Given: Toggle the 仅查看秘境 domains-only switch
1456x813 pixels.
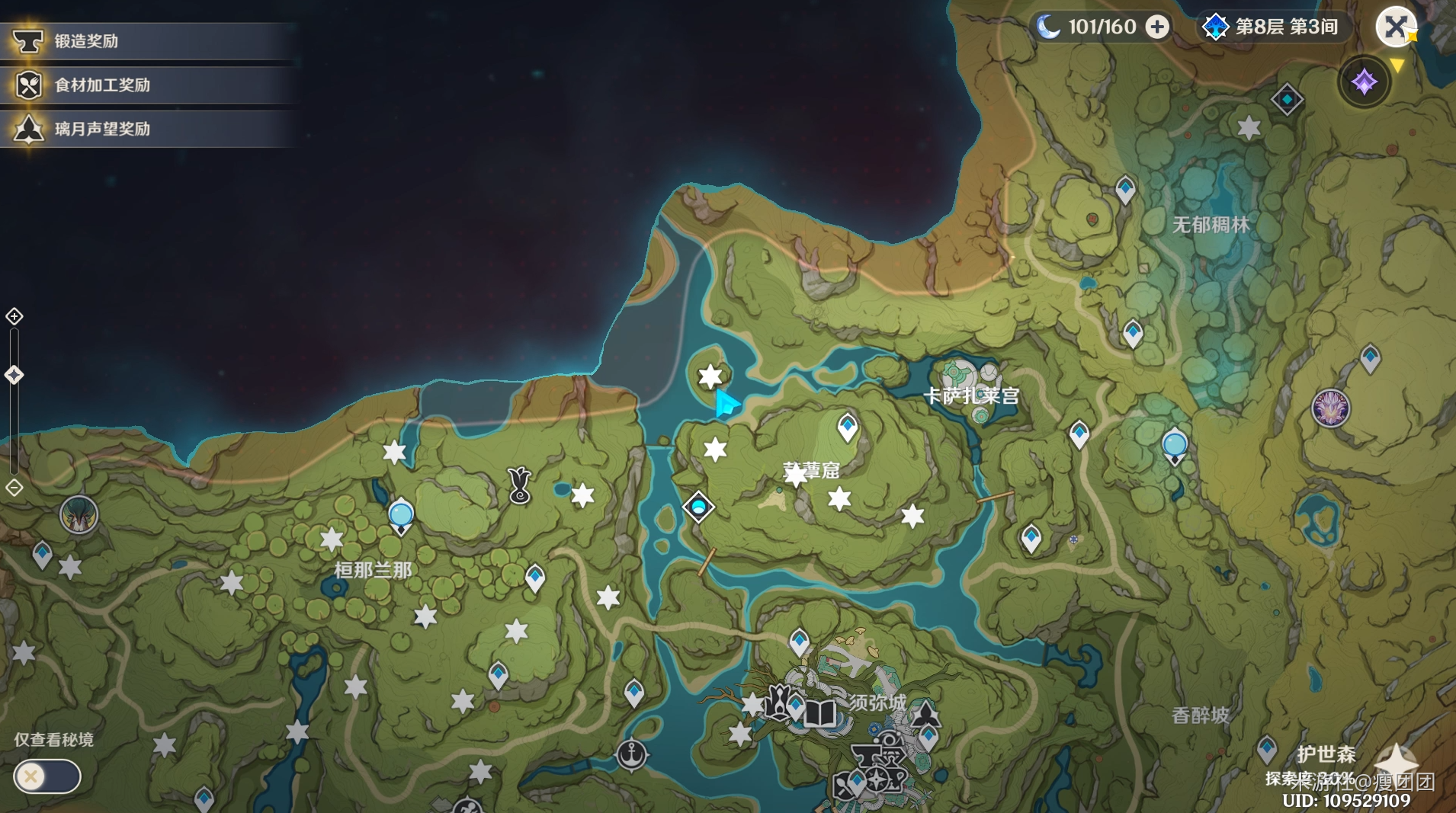Looking at the screenshot, I should 47,776.
